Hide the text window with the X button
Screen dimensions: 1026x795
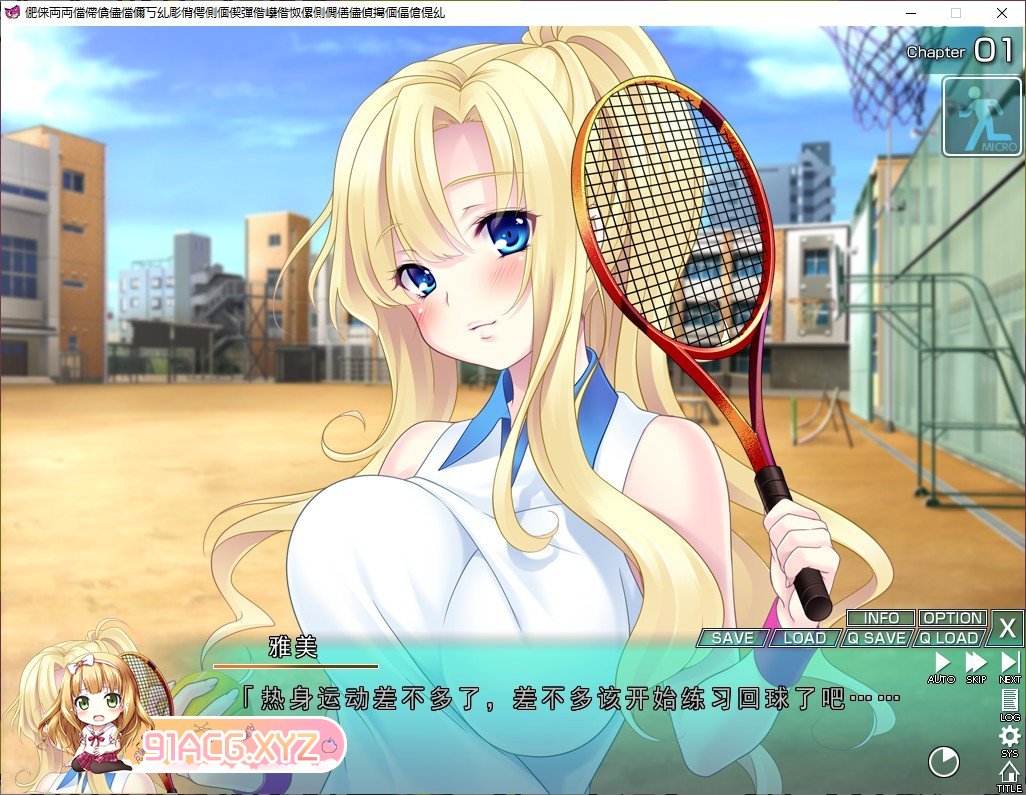pyautogui.click(x=1007, y=629)
